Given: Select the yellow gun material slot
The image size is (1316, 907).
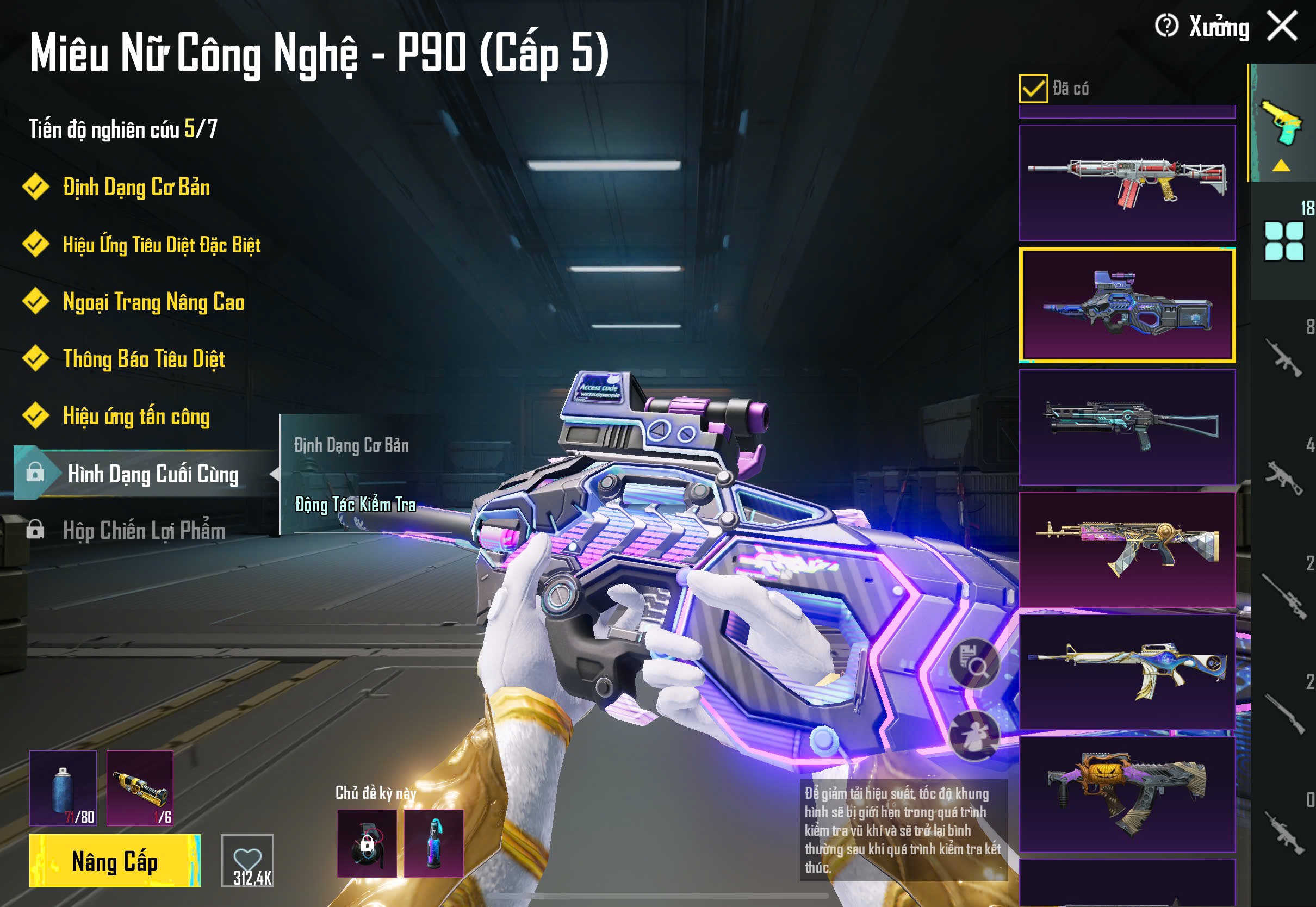Looking at the screenshot, I should point(140,788).
